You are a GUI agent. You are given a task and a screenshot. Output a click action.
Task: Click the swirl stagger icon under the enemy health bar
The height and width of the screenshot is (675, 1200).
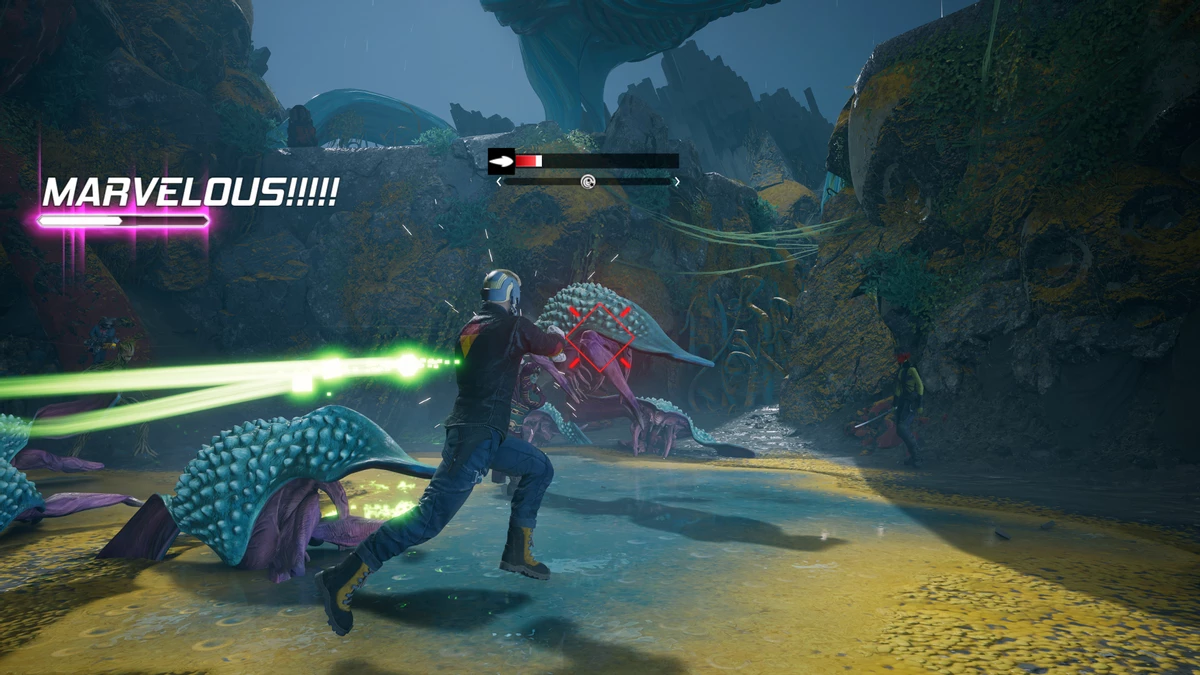coord(588,181)
